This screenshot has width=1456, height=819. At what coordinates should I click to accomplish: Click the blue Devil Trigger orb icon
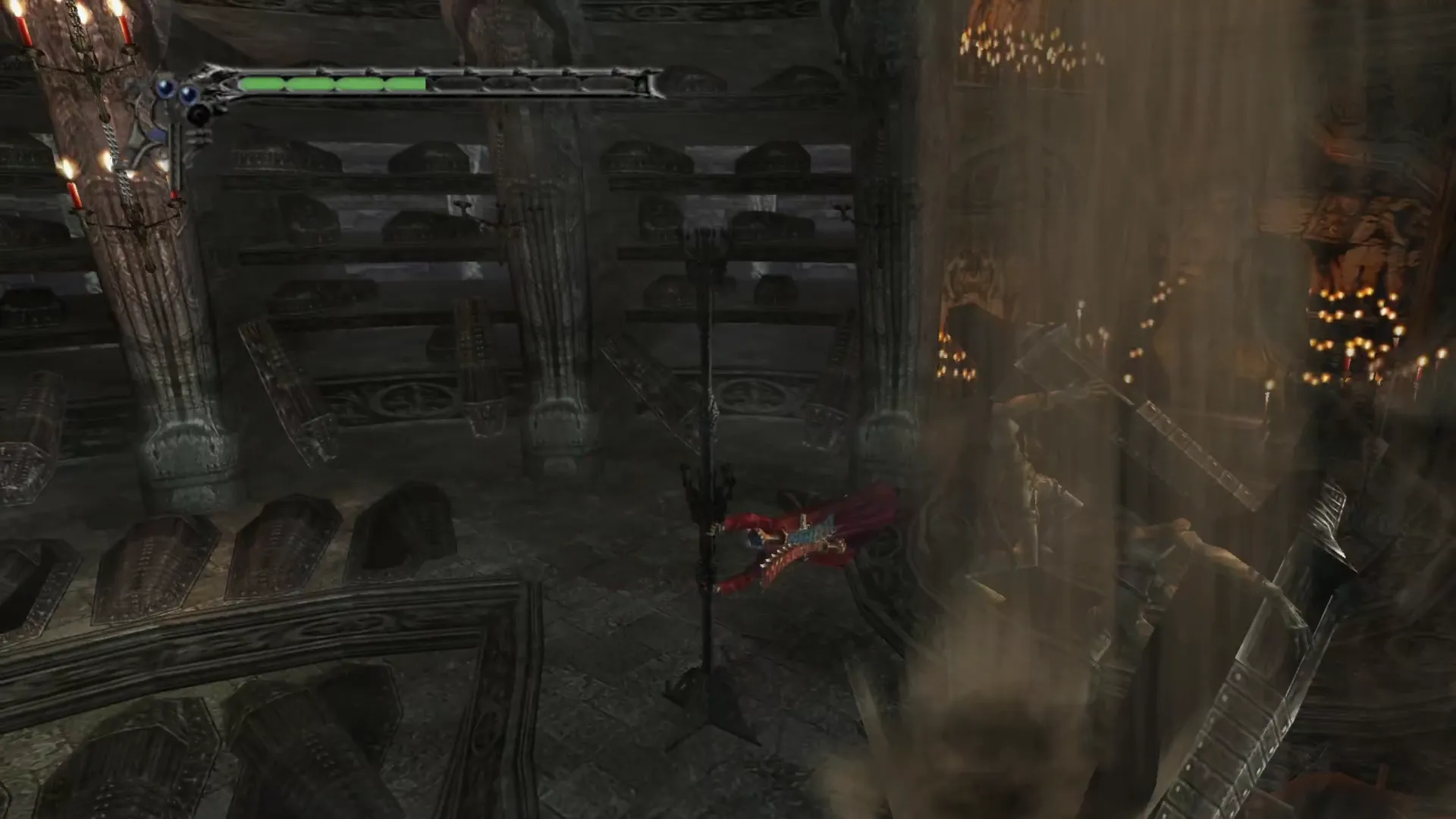(165, 86)
